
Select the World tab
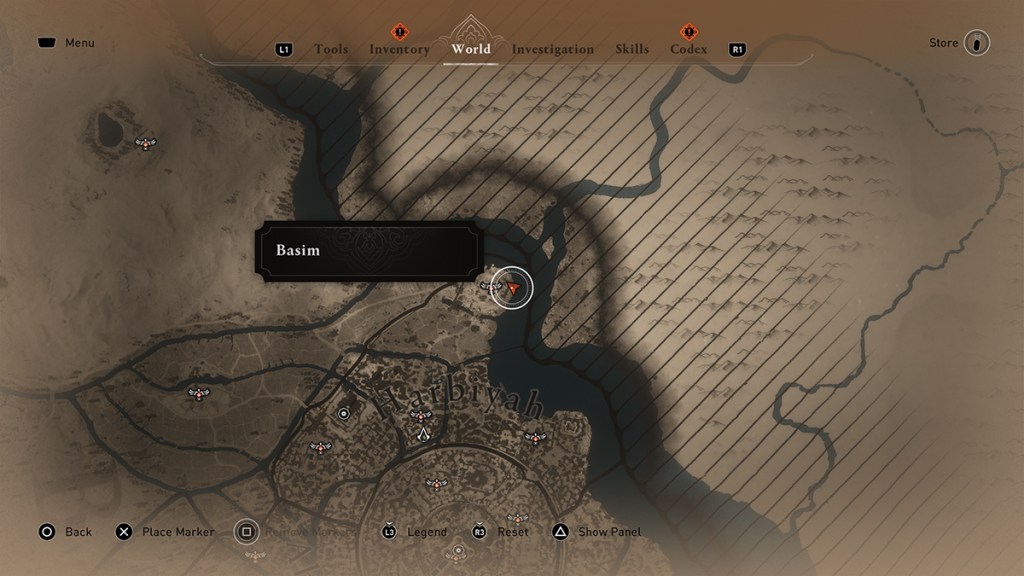point(471,49)
